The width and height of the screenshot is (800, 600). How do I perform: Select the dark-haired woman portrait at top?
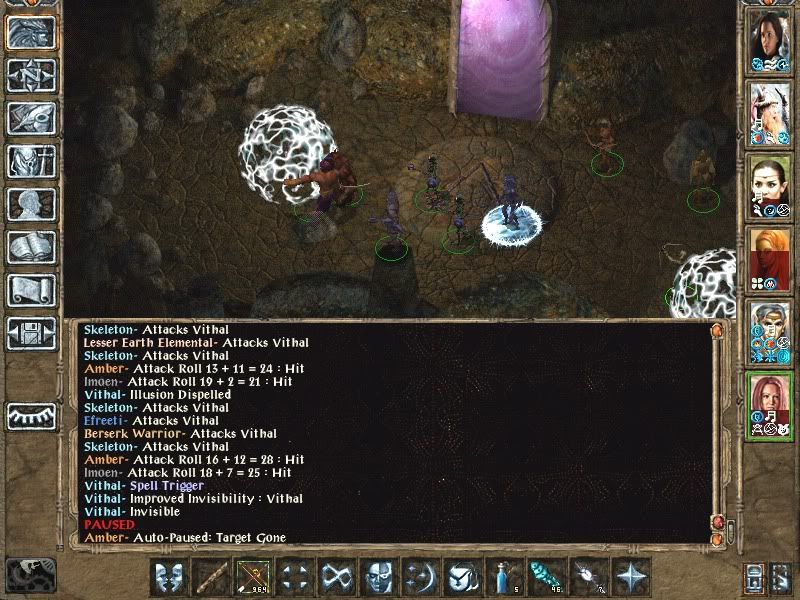pos(770,39)
